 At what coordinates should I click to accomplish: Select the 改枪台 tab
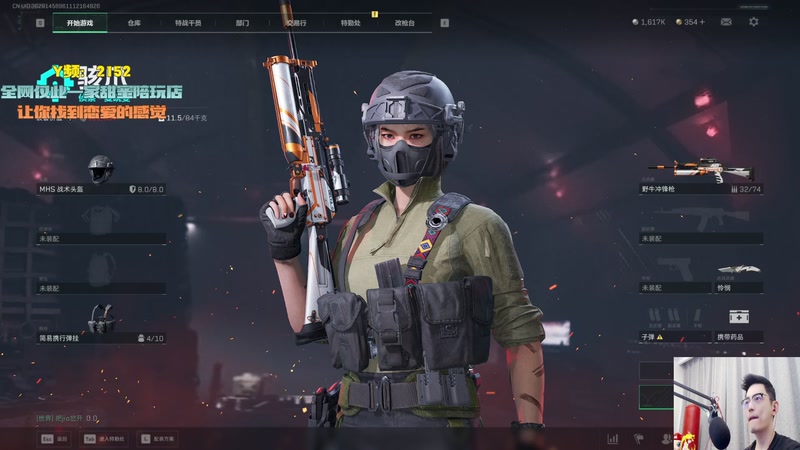pos(404,22)
